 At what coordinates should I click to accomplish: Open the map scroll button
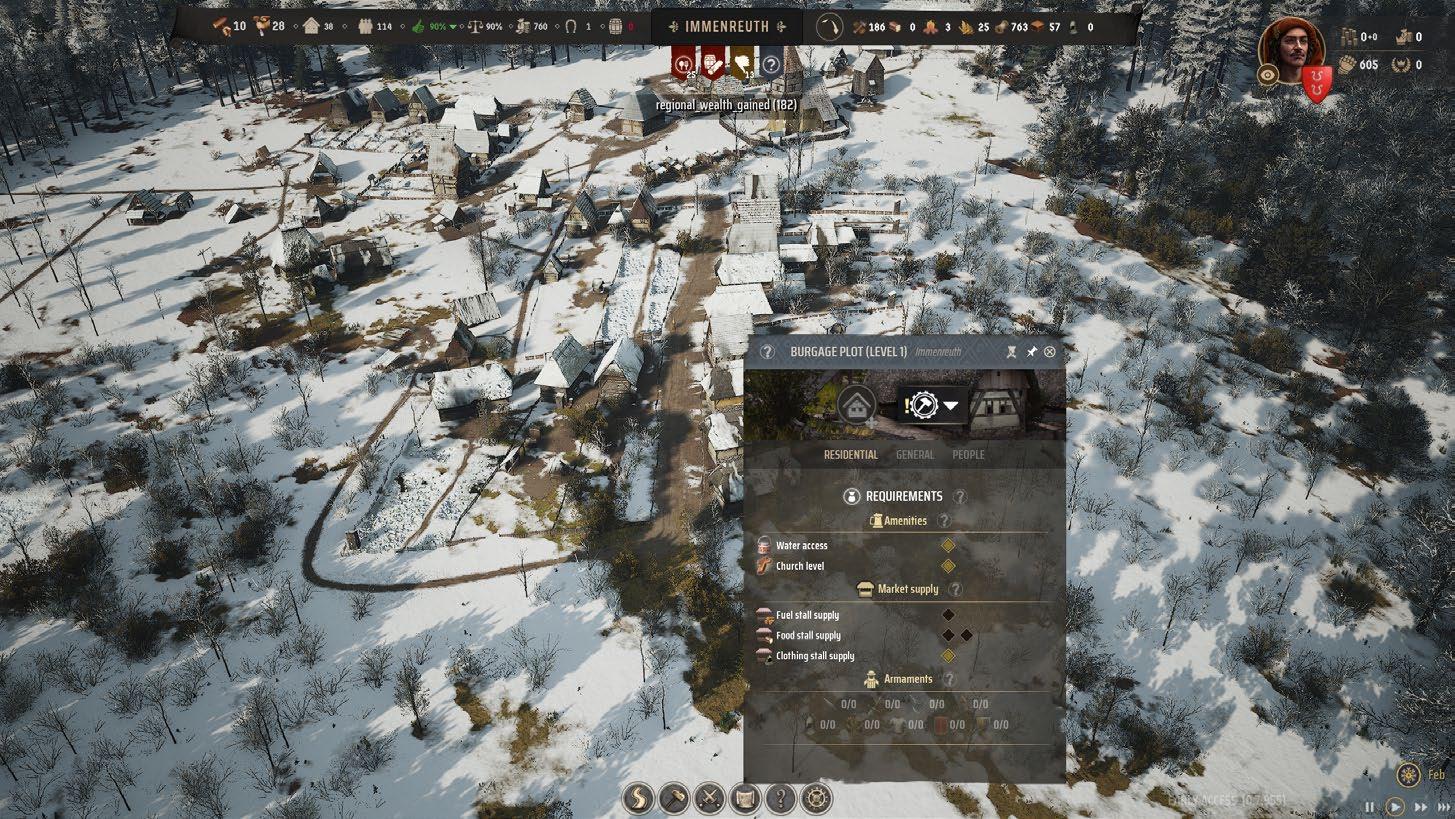[x=744, y=798]
